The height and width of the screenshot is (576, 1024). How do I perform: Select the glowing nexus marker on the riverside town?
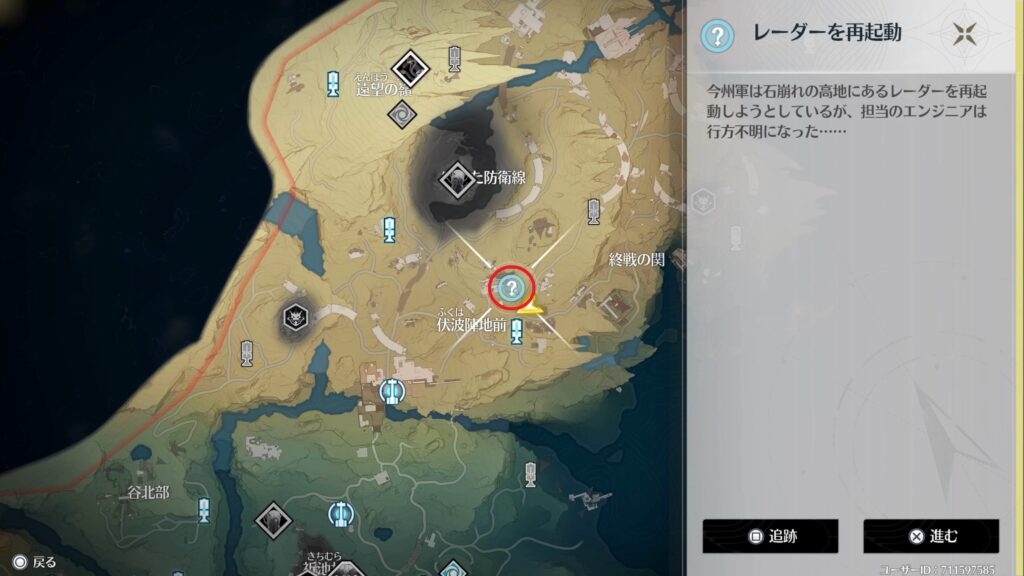coord(393,390)
